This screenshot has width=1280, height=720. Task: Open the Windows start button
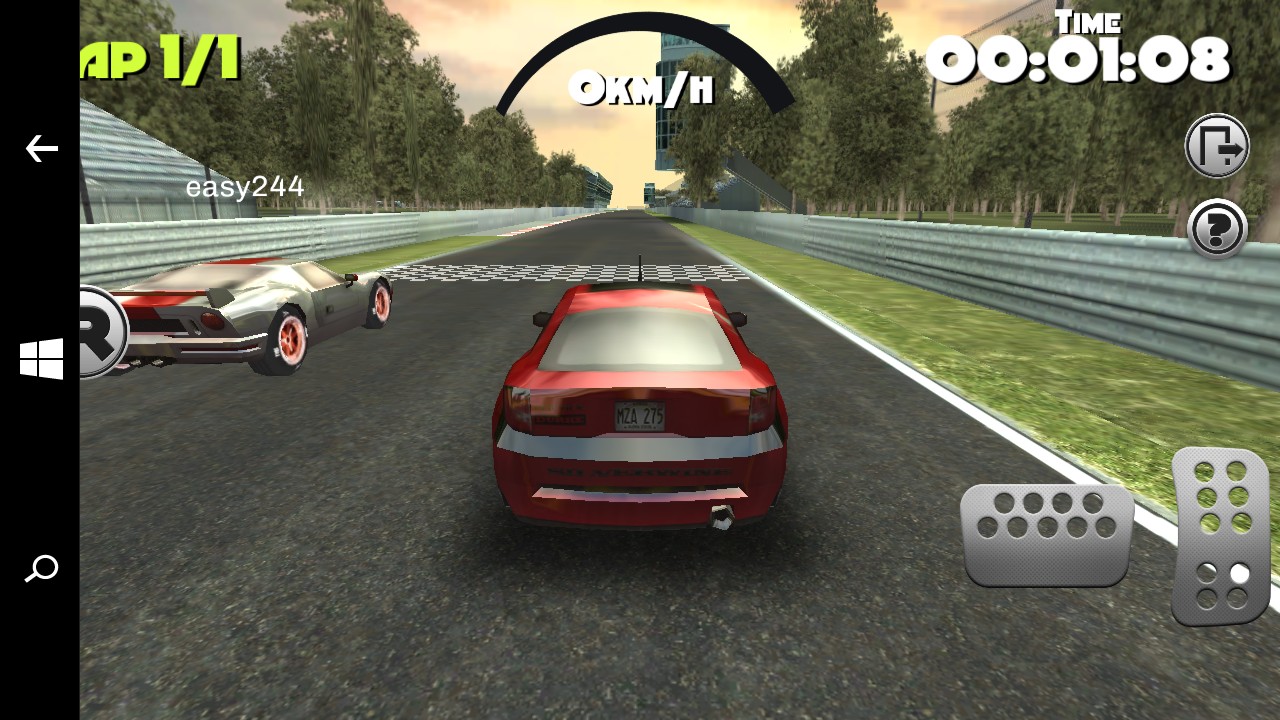pos(41,359)
